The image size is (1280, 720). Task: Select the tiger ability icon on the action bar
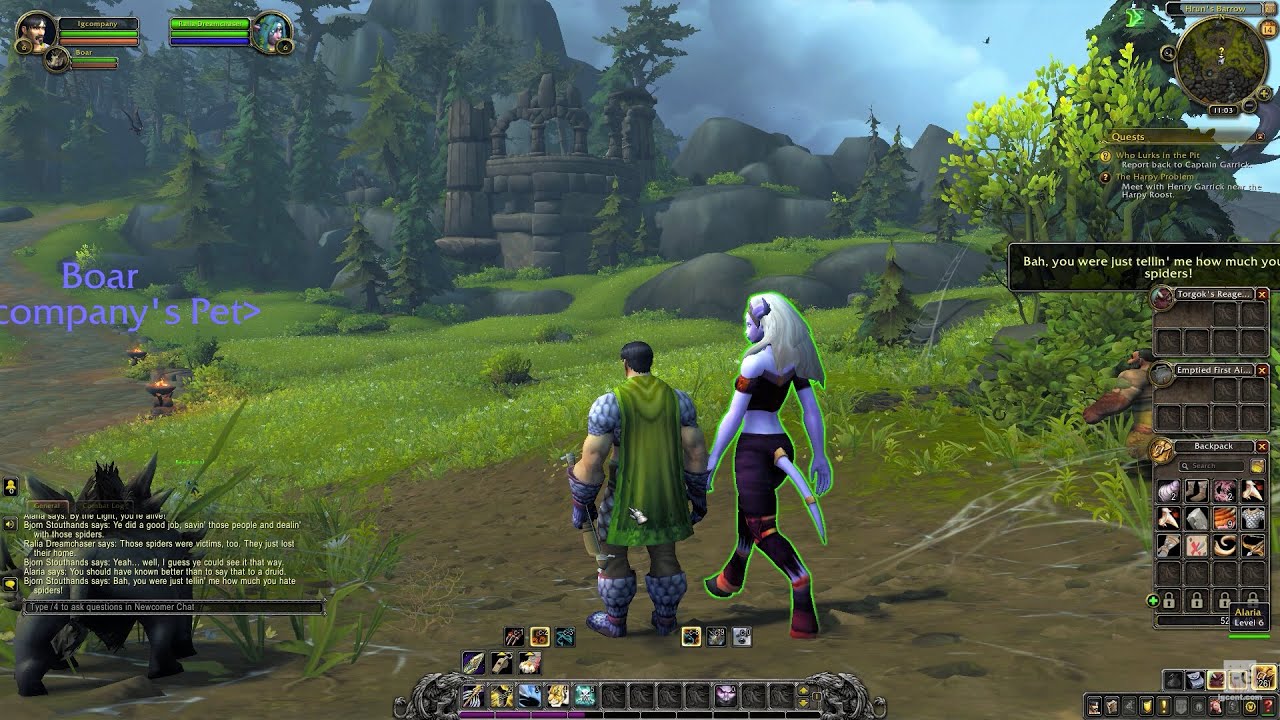click(x=557, y=695)
